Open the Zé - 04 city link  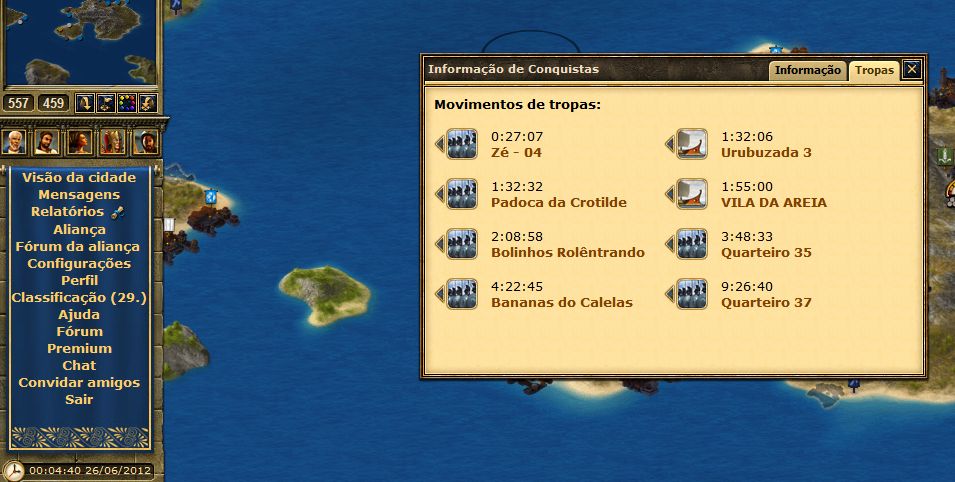517,152
